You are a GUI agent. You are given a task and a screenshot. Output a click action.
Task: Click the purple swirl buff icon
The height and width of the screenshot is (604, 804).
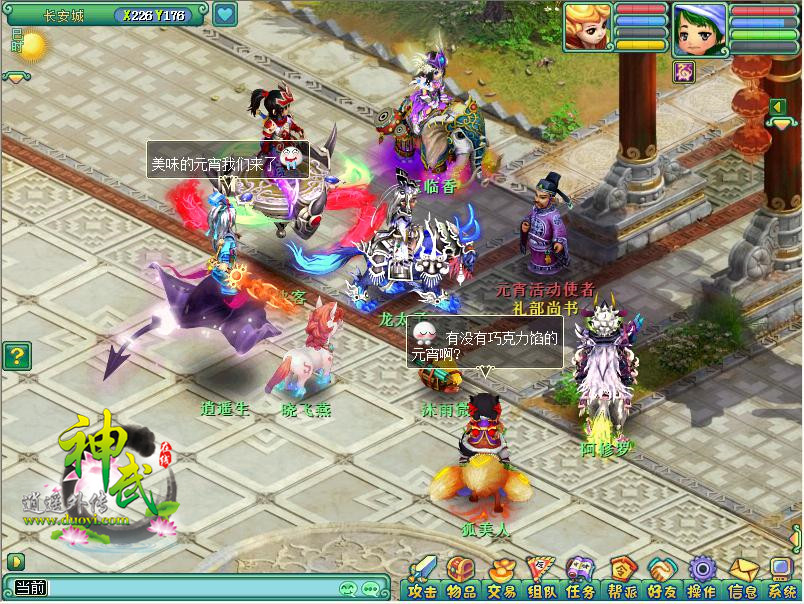683,70
